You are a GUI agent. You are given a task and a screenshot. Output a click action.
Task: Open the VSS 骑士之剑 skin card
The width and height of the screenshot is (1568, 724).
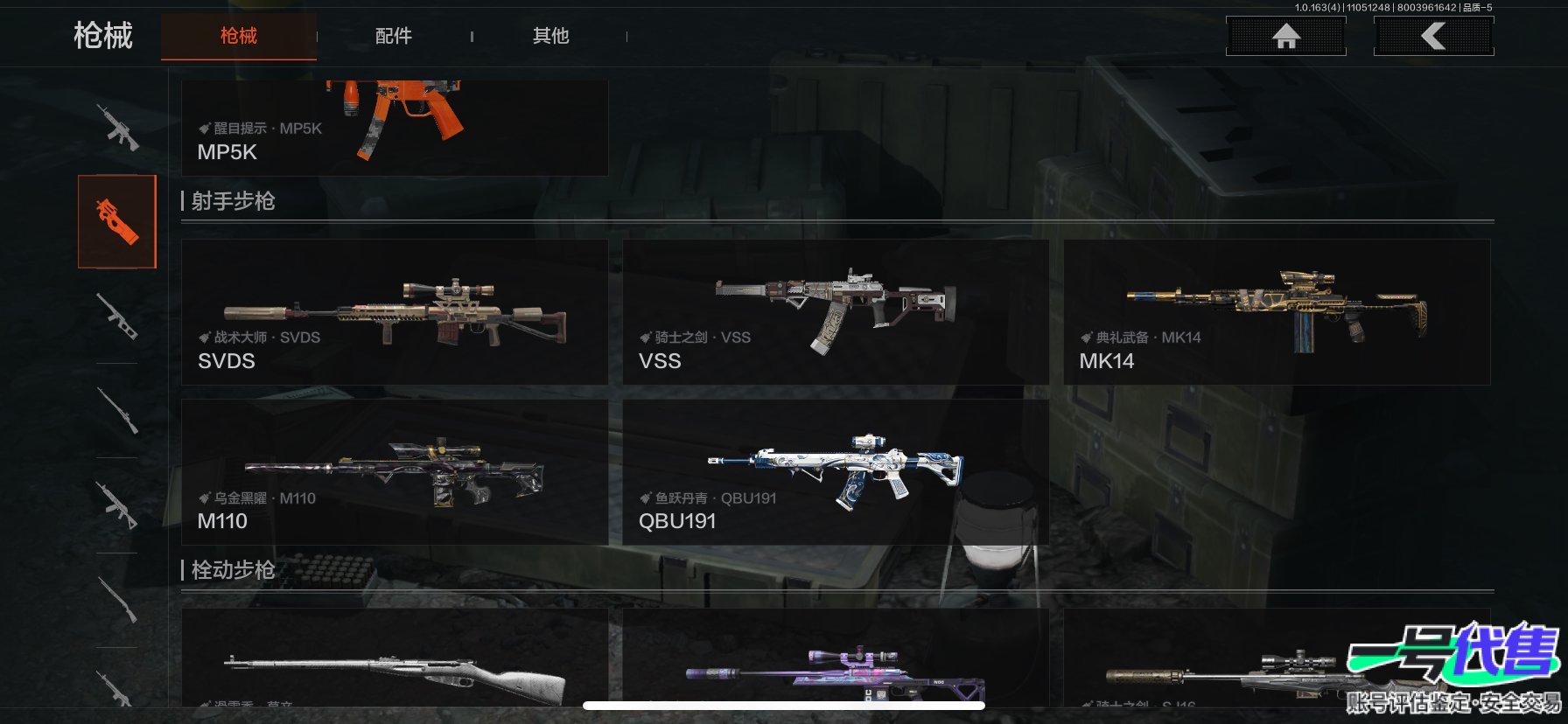(835, 312)
